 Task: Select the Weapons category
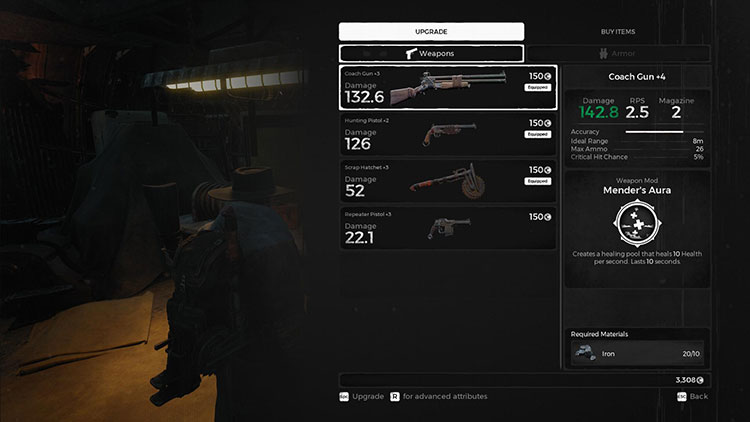pyautogui.click(x=431, y=54)
